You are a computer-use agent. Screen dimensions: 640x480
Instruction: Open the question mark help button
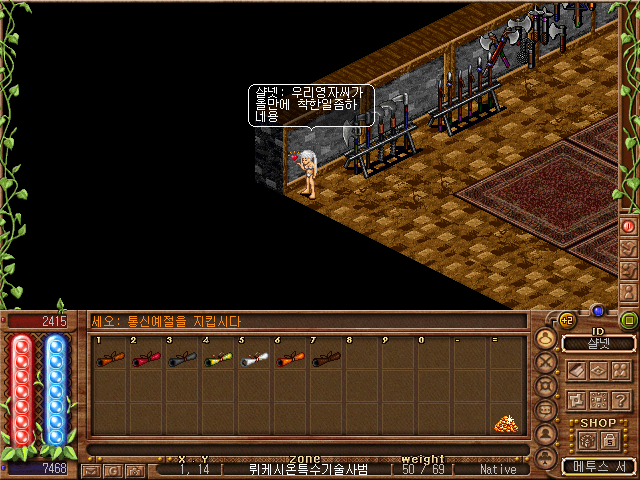[x=619, y=400]
